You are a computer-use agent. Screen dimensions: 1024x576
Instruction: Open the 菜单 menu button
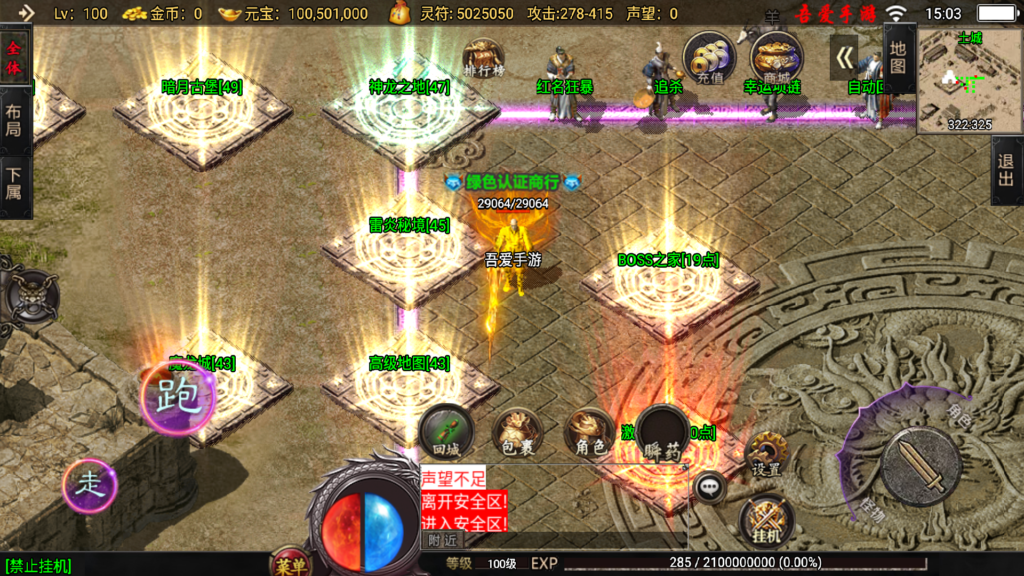(291, 565)
